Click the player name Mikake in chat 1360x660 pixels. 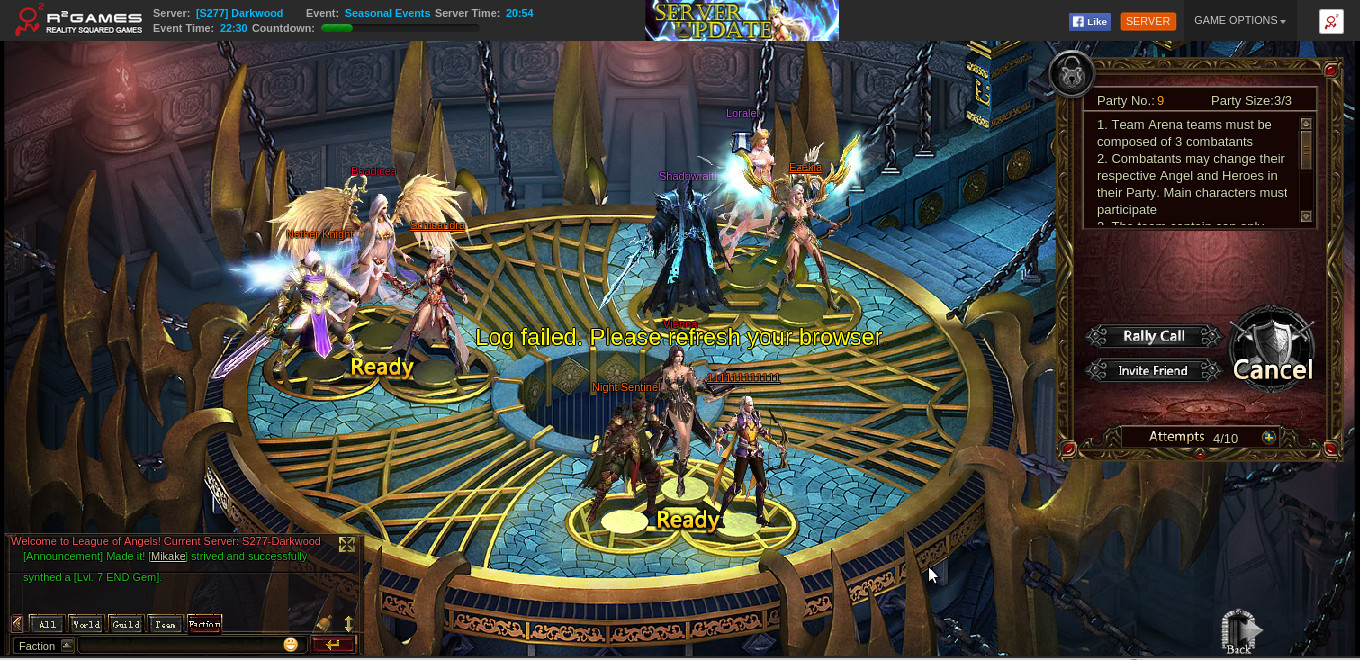click(168, 556)
